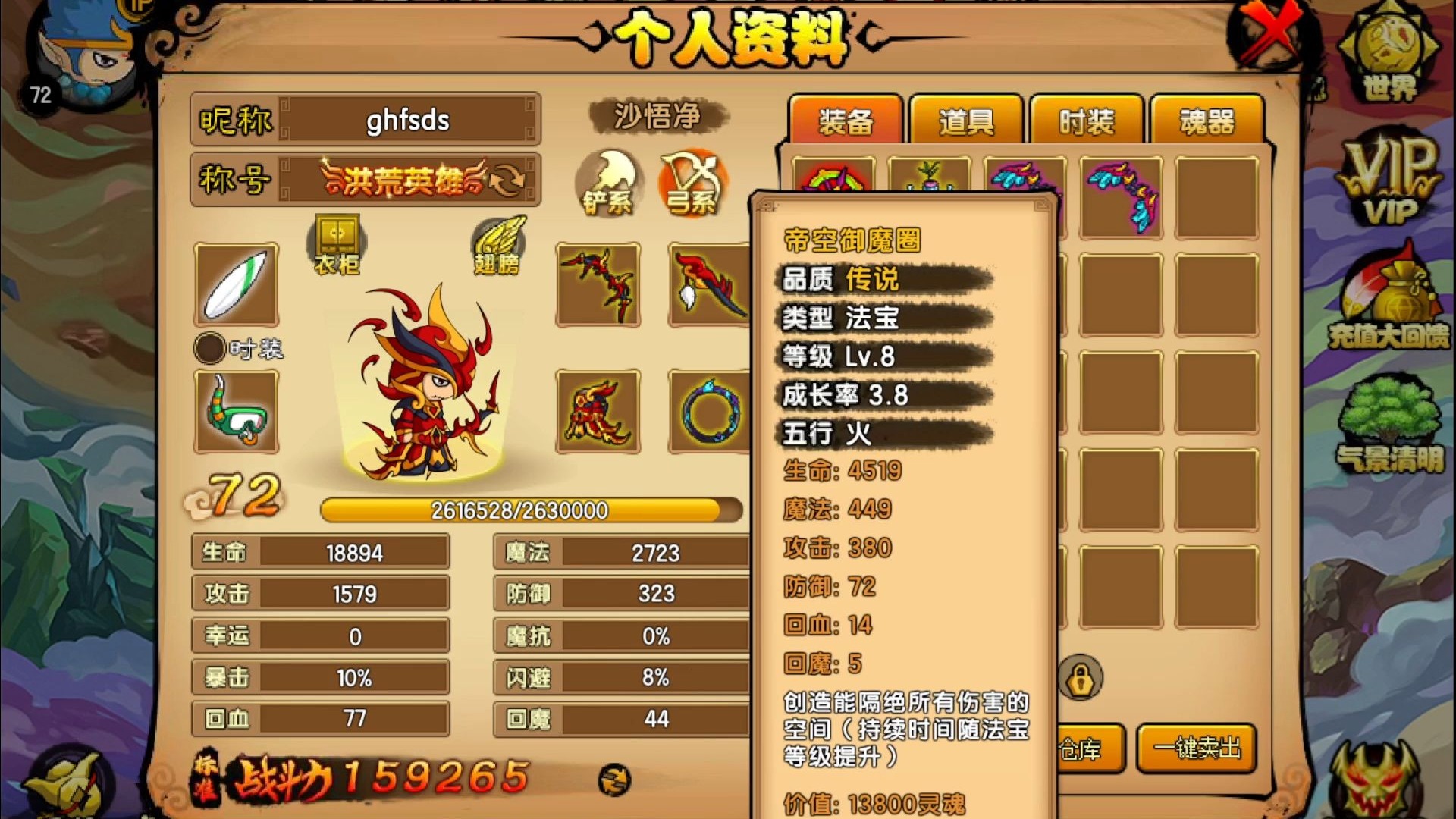Viewport: 1456px width, 819px height.
Task: Click the lock toggle below the equipment grid
Action: [1082, 675]
